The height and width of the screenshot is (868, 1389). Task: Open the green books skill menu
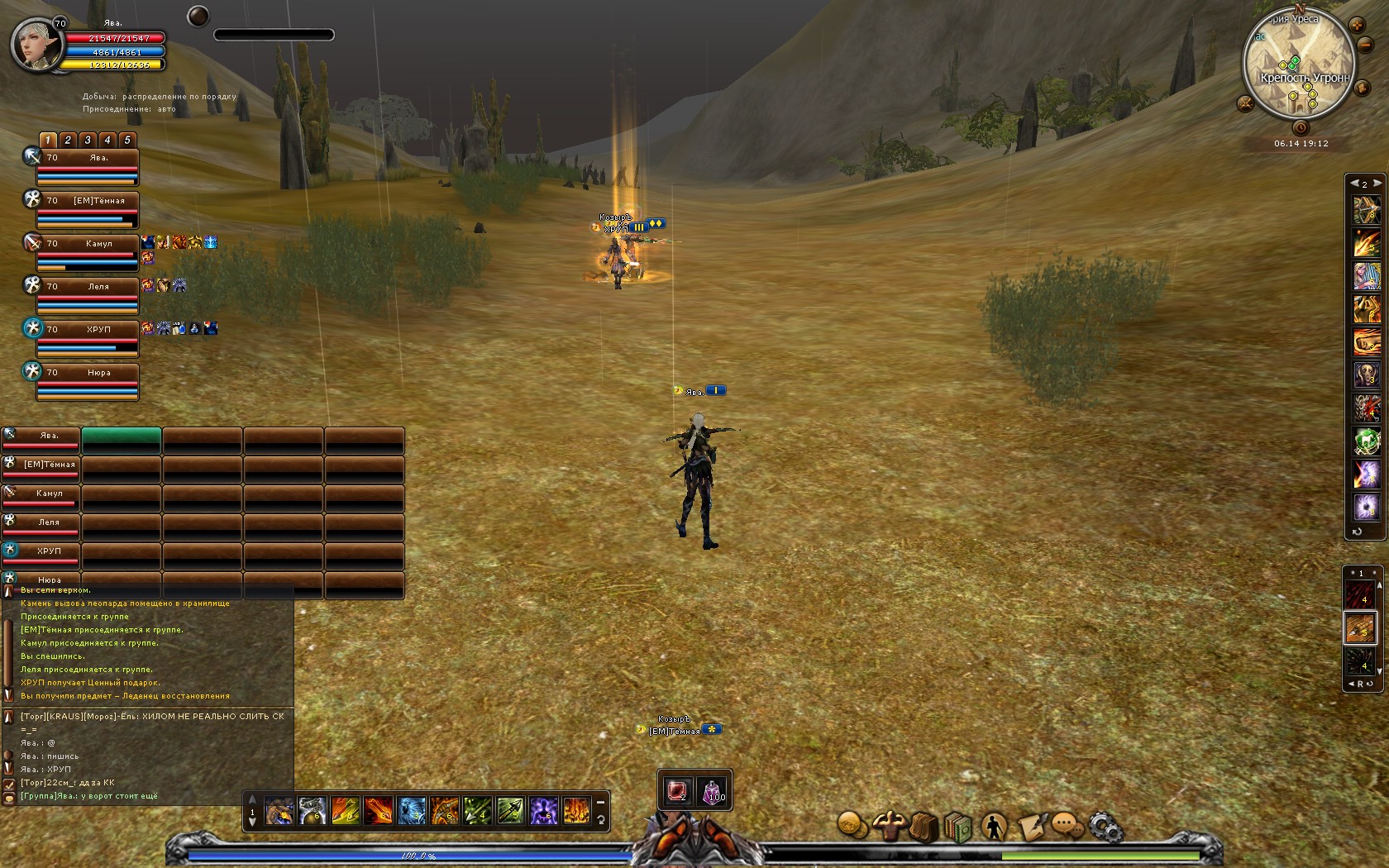pyautogui.click(x=958, y=826)
